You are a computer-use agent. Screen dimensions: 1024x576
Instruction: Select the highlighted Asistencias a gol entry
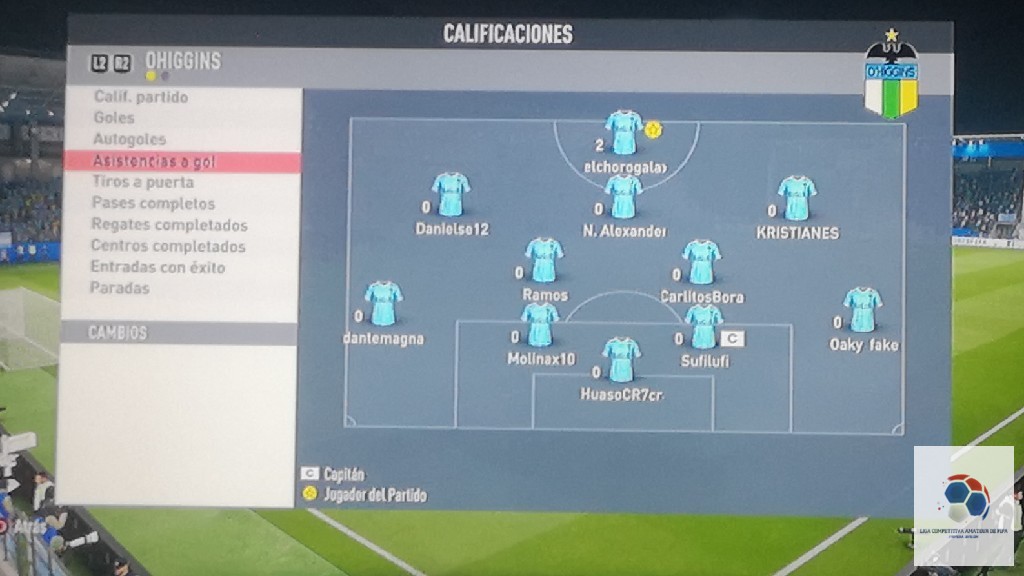click(x=154, y=162)
